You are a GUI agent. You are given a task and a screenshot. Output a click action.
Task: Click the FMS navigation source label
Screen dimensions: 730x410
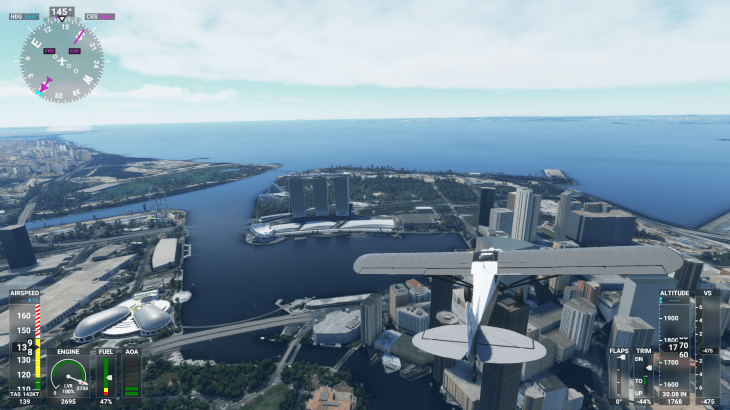(x=49, y=51)
